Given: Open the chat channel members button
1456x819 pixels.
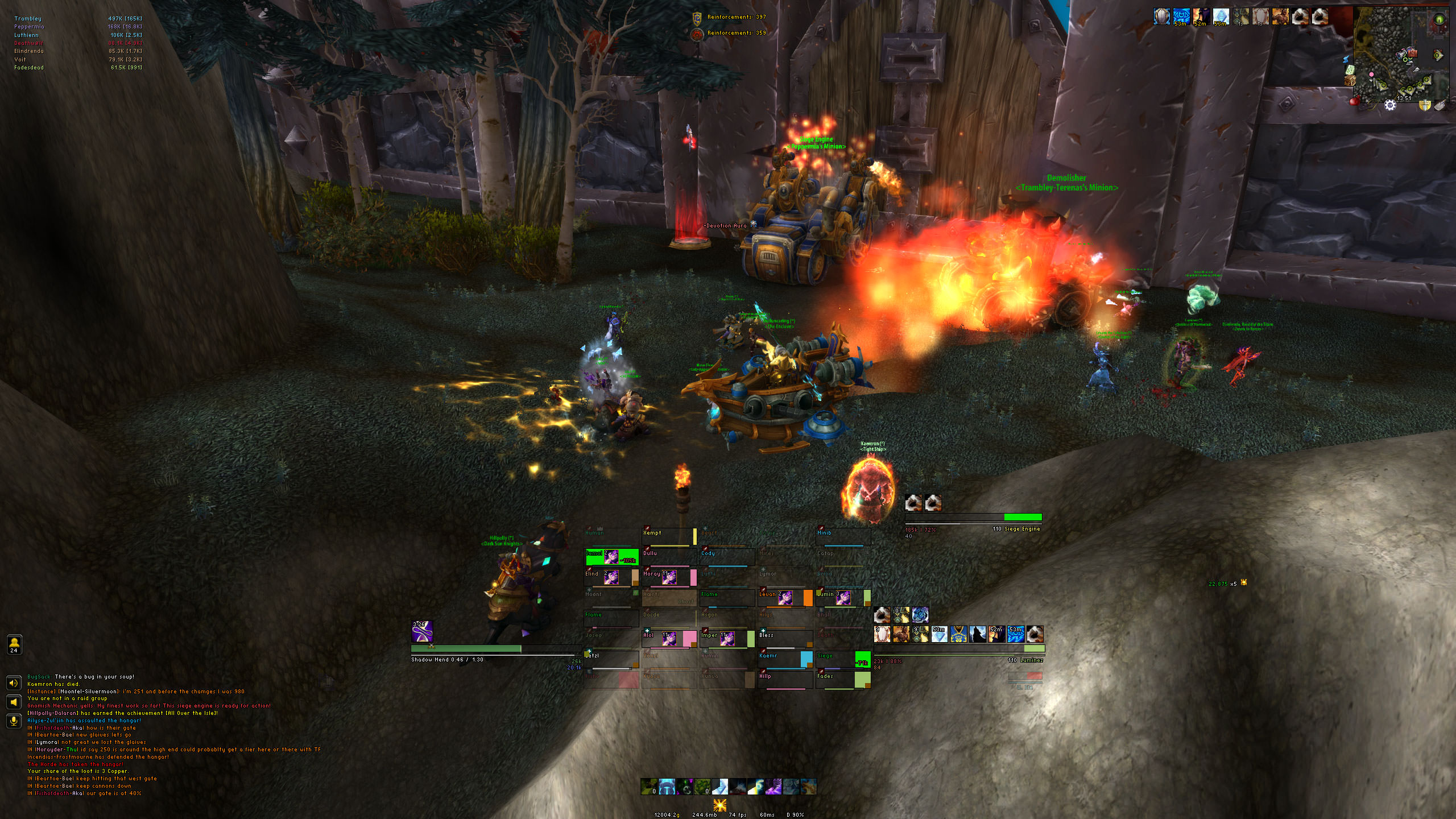Looking at the screenshot, I should click(14, 644).
